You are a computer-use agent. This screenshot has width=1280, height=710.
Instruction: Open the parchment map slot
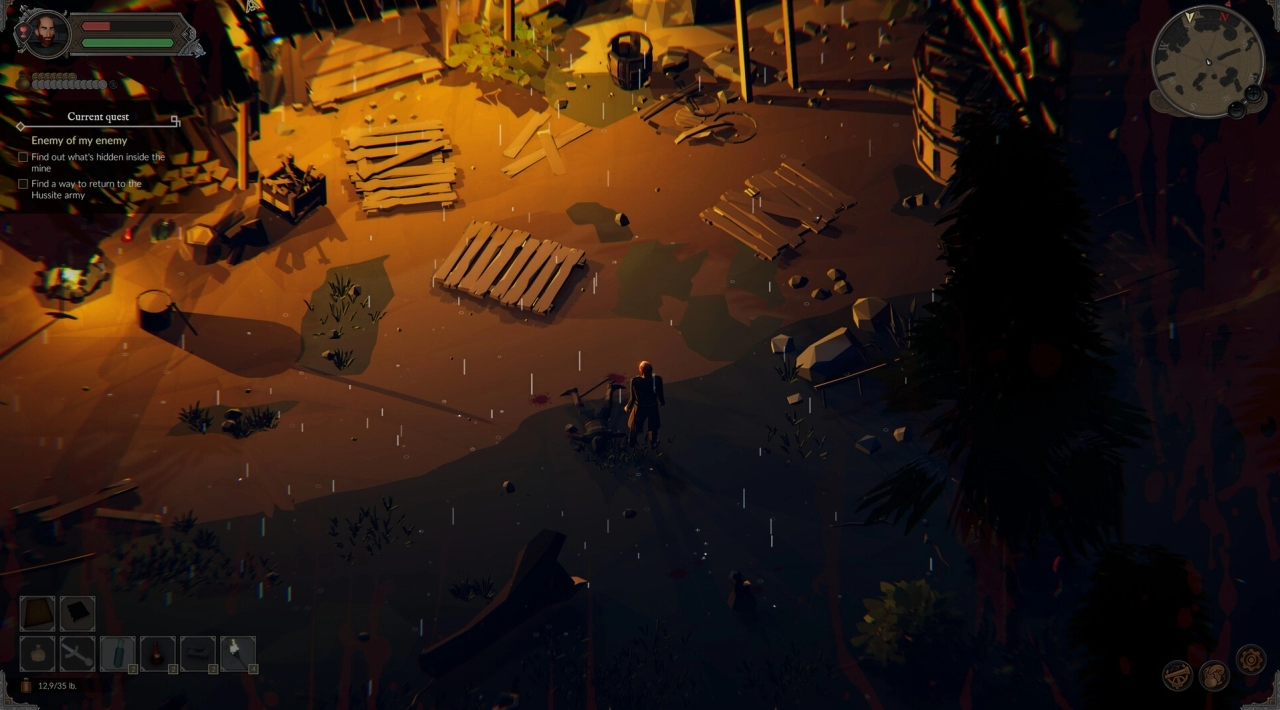point(38,613)
